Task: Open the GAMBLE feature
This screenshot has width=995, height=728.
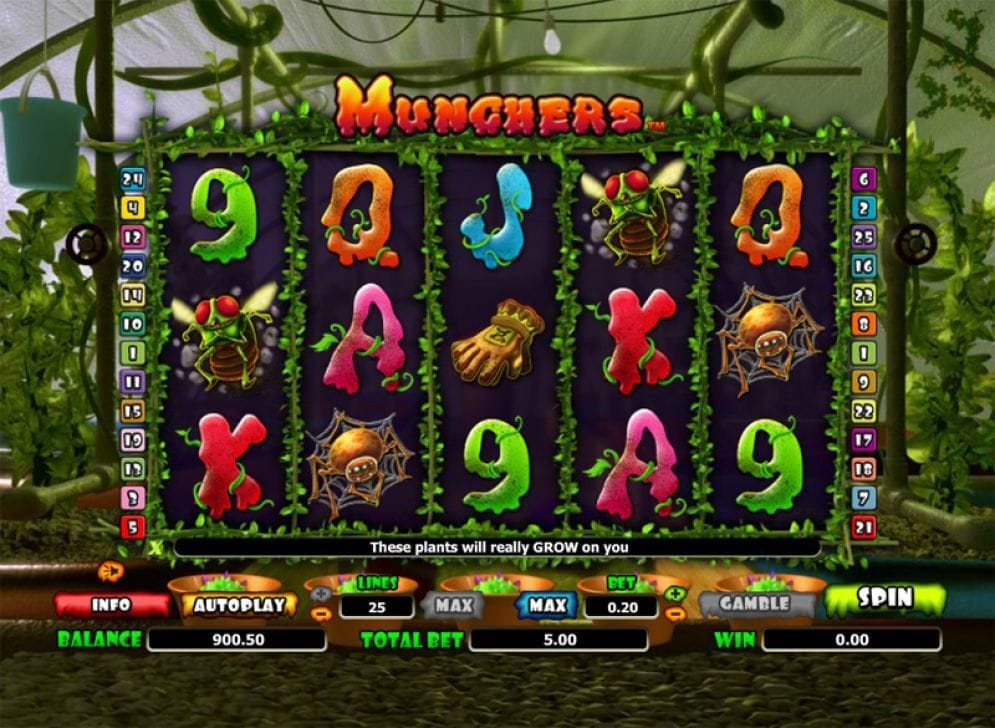Action: tap(754, 603)
